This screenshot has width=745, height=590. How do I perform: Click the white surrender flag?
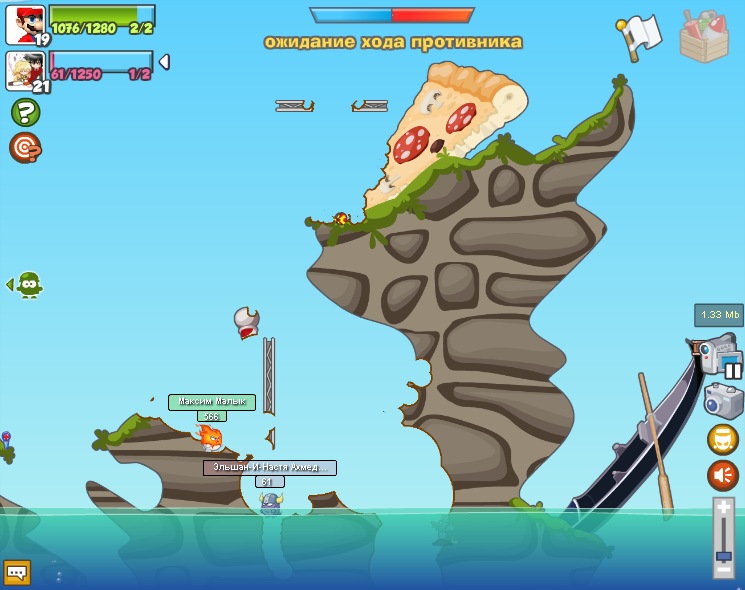click(x=640, y=36)
